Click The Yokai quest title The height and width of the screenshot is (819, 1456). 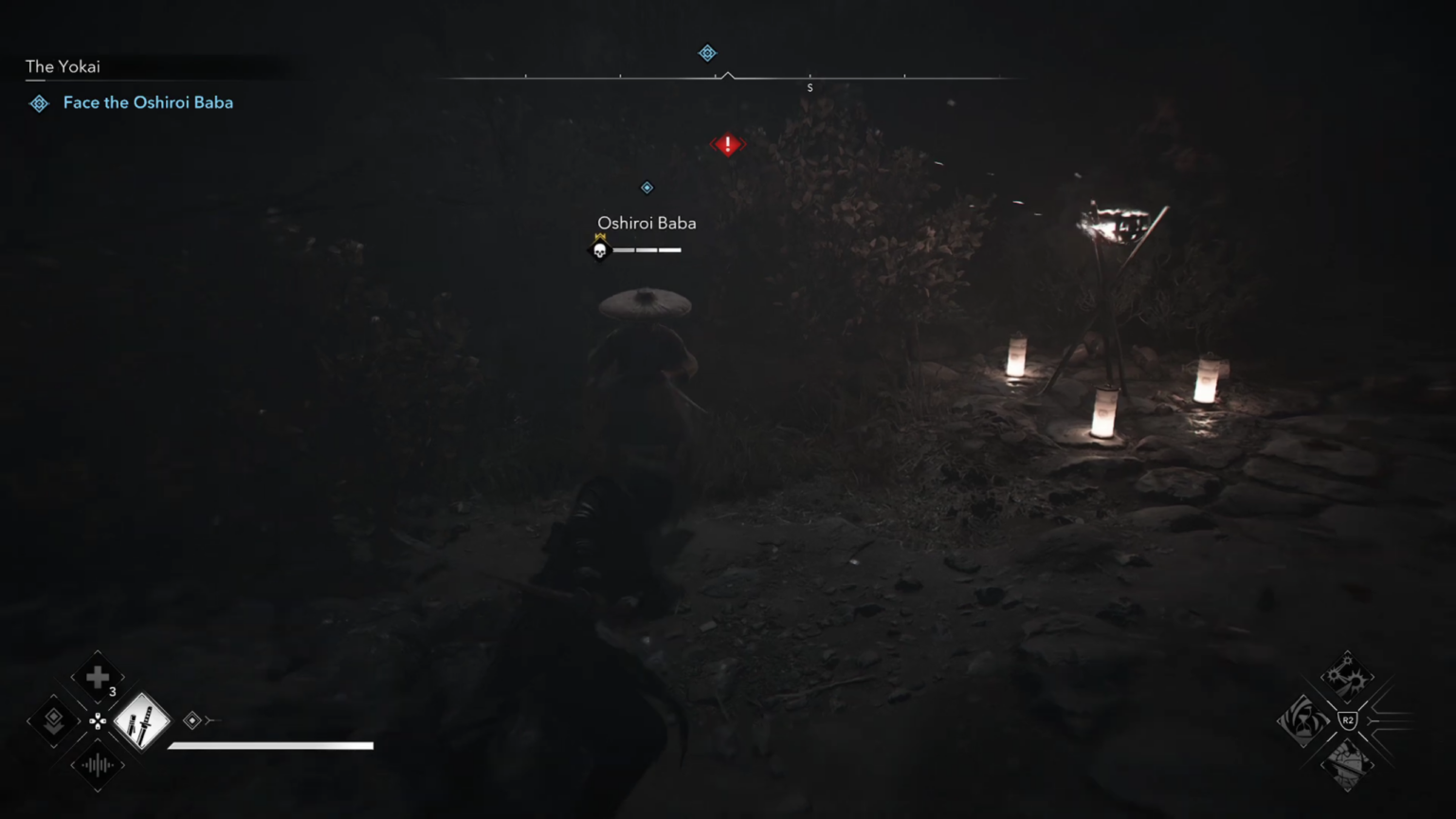point(63,66)
